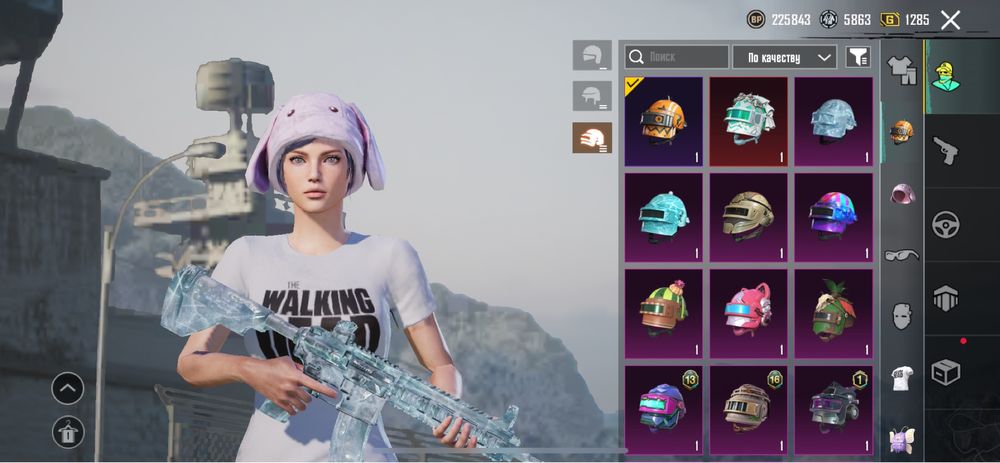
Task: Open the filter options button
Action: (858, 57)
